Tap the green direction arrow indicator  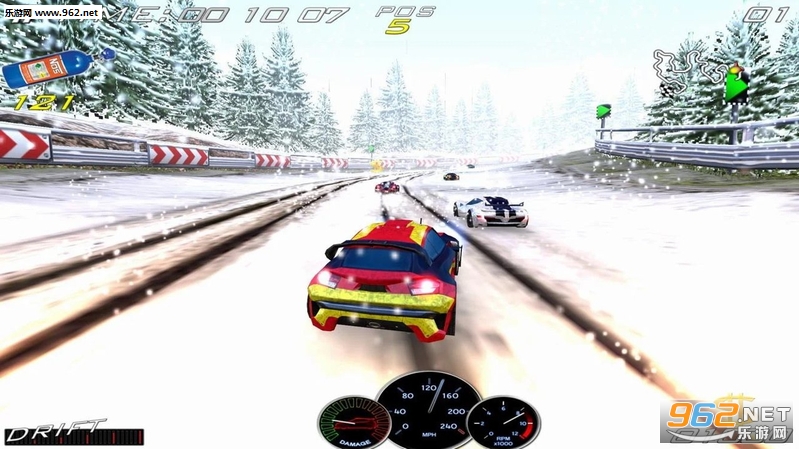pos(738,87)
